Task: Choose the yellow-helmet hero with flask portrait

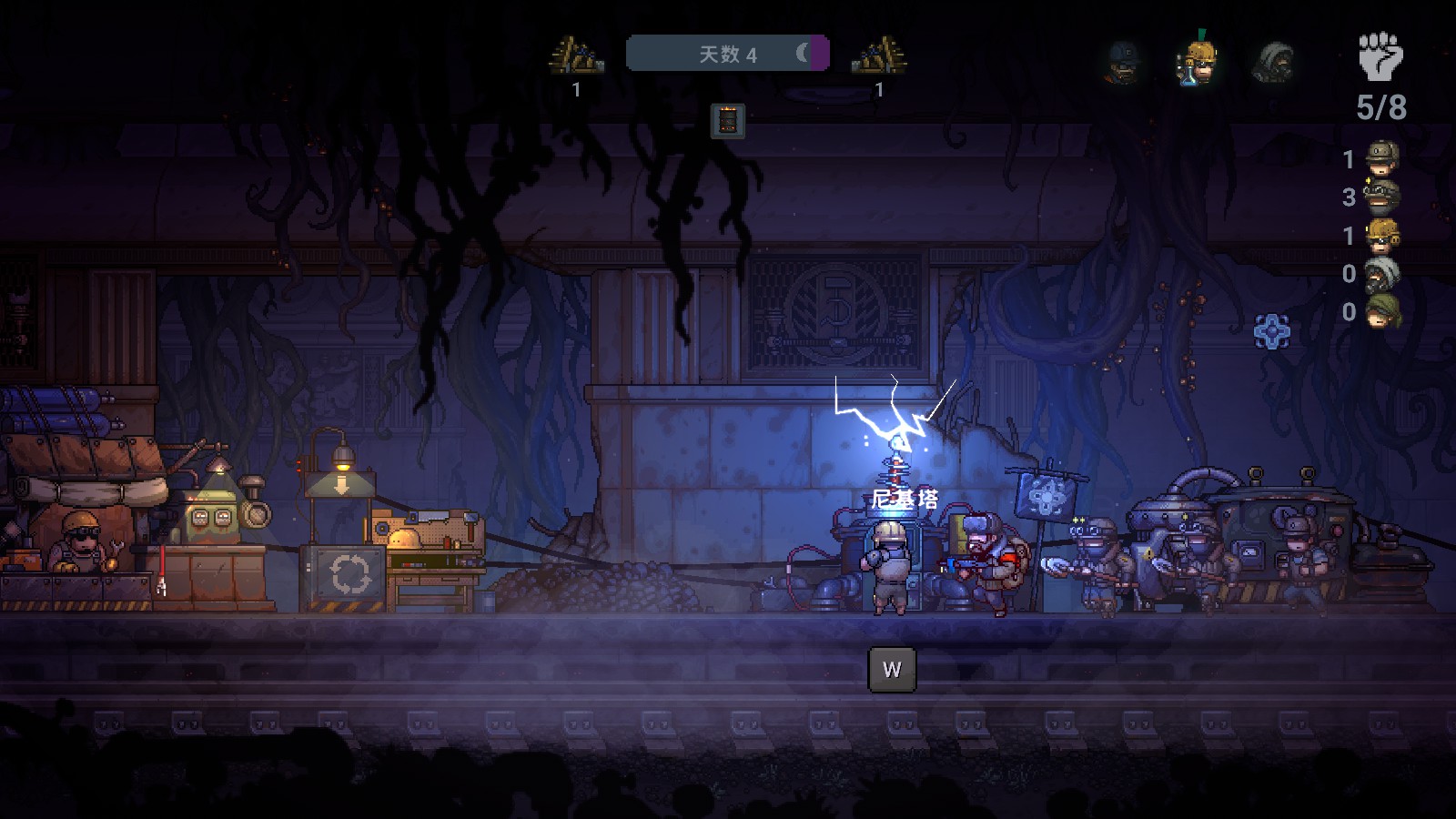Action: (x=1199, y=62)
